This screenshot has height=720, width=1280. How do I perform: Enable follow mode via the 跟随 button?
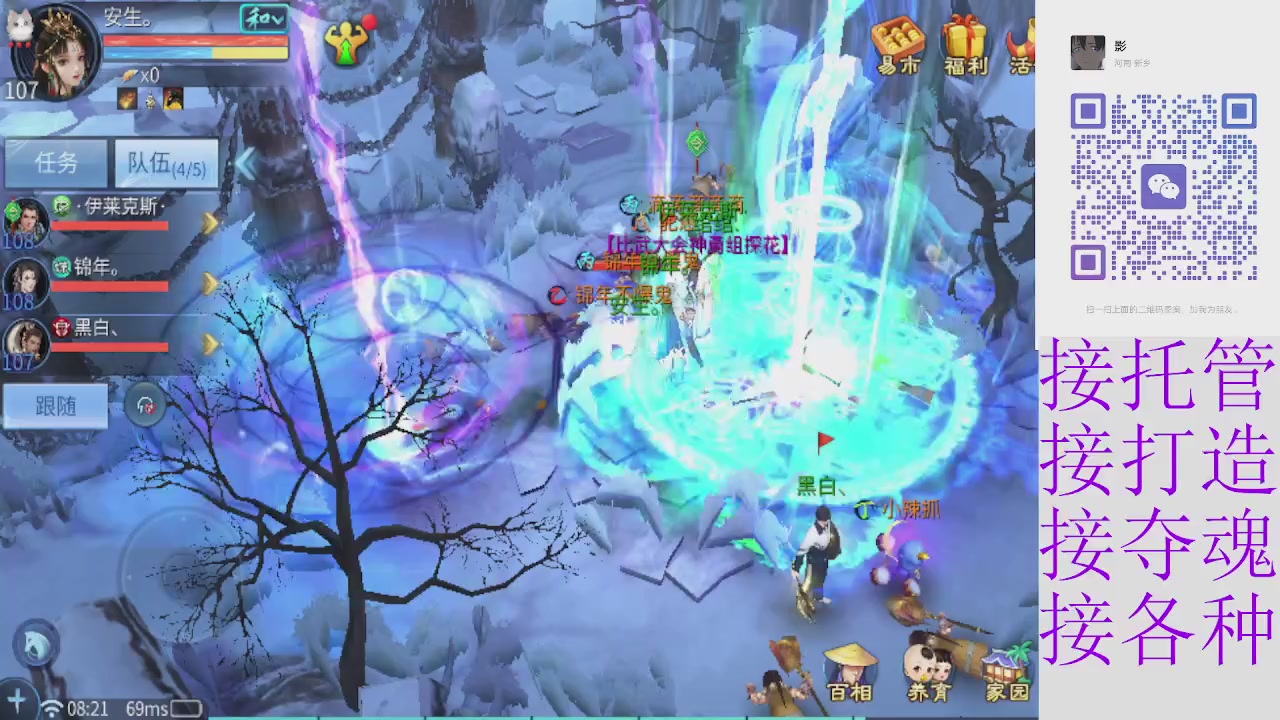point(55,406)
